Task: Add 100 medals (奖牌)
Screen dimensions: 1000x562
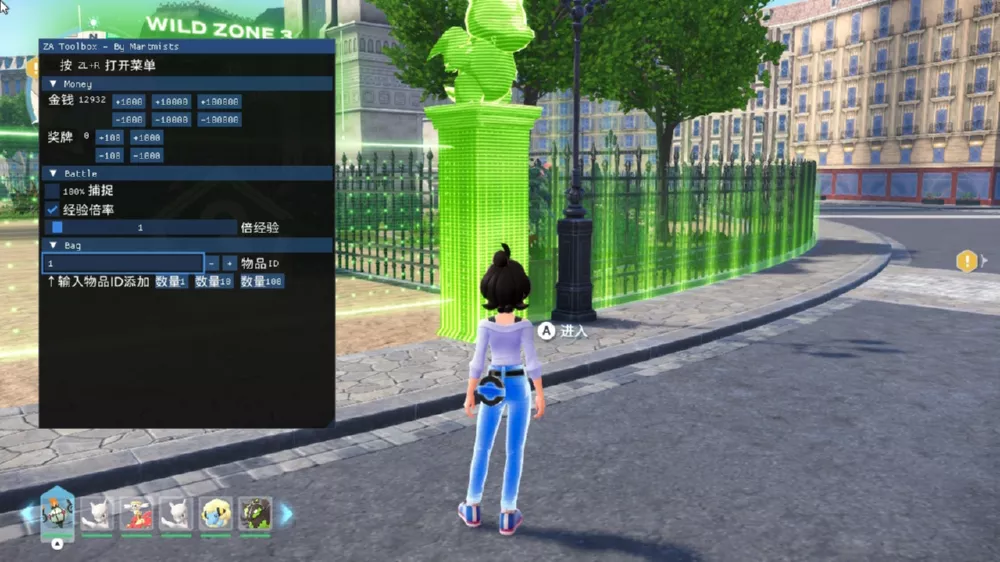Action: (x=109, y=137)
